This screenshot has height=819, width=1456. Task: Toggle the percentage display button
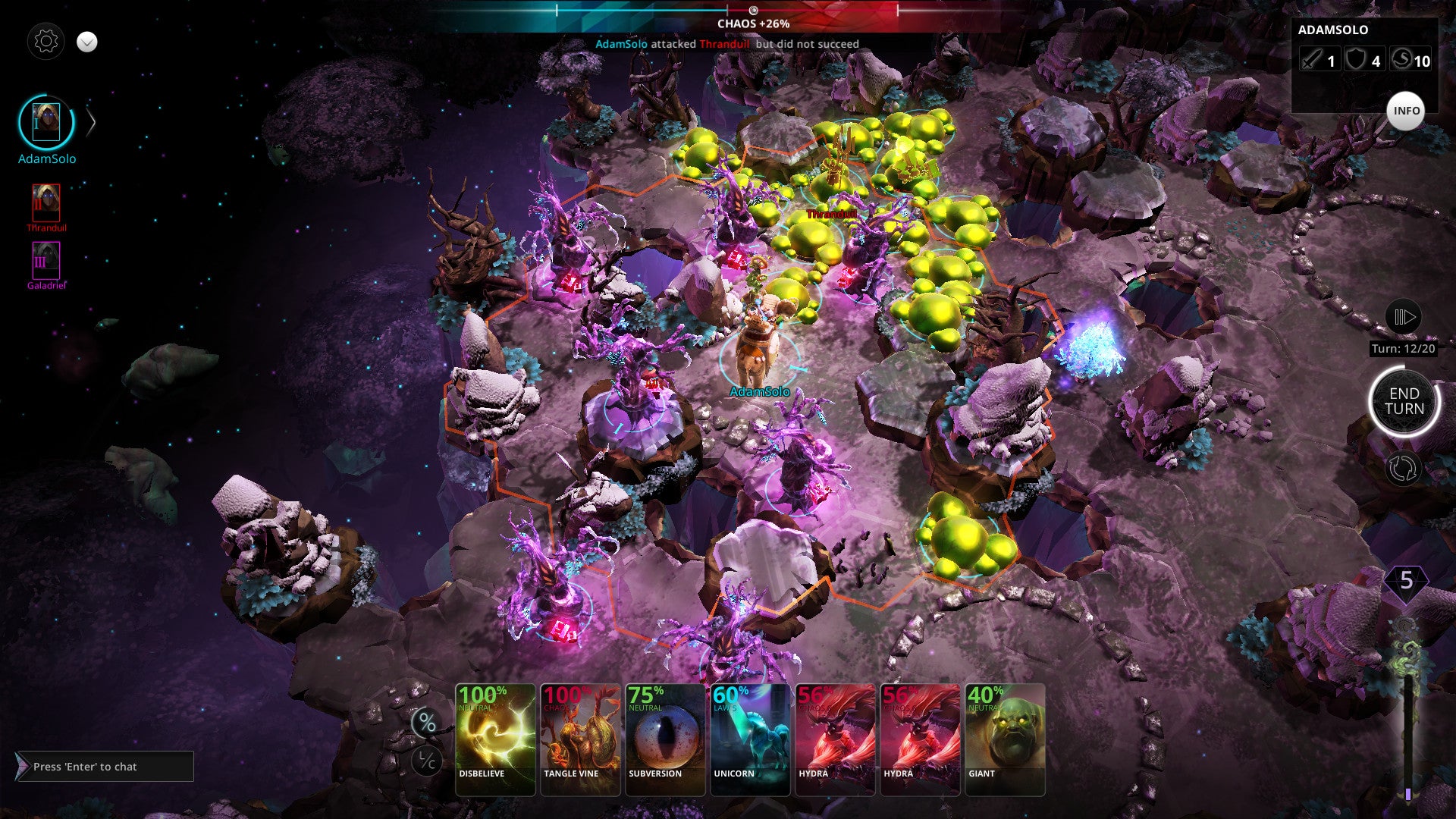(x=427, y=723)
